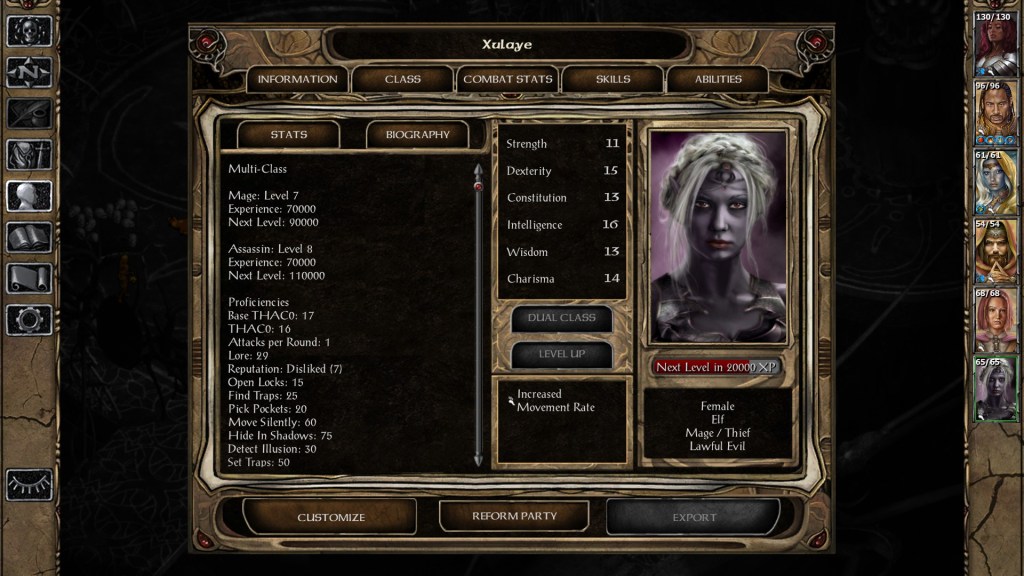Switch to the Information tab
This screenshot has width=1024, height=576.
pos(297,79)
